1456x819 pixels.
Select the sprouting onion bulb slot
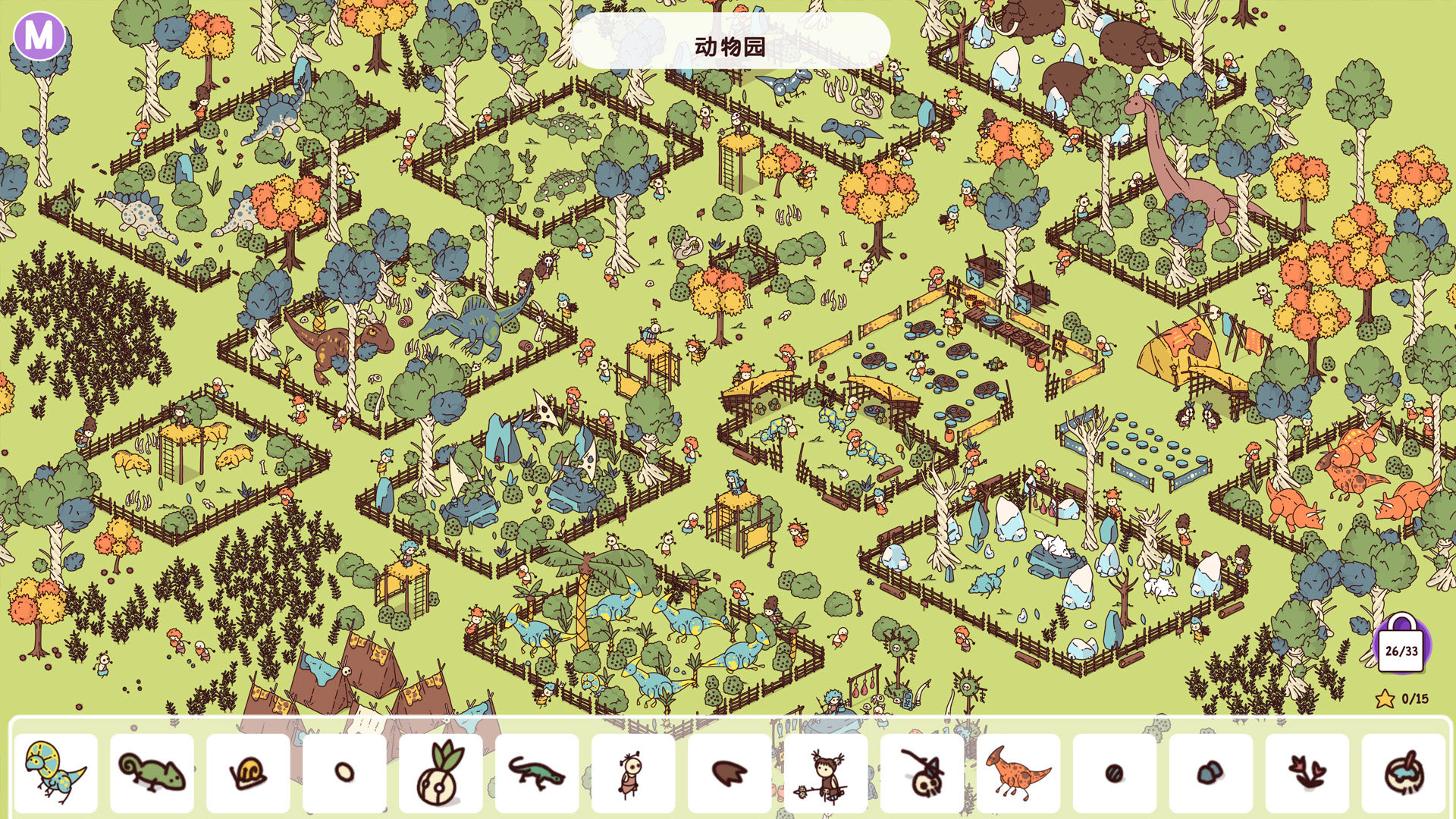coord(441,773)
